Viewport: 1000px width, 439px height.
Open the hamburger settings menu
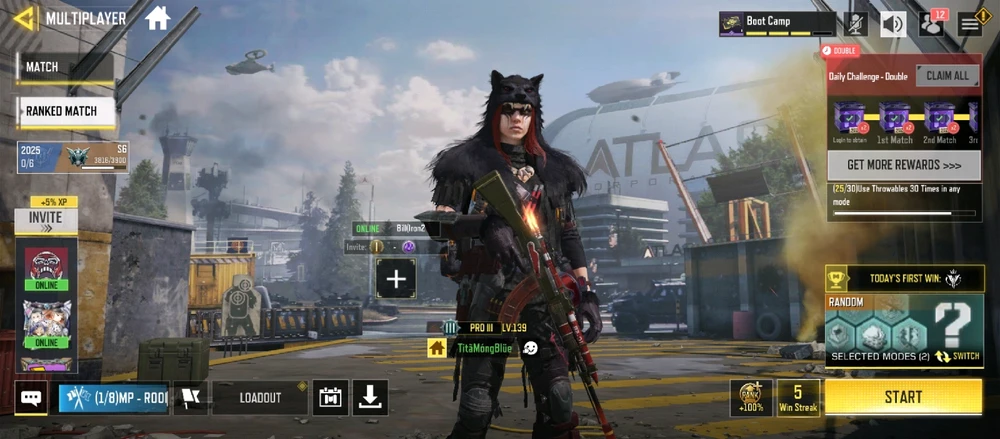pos(970,23)
